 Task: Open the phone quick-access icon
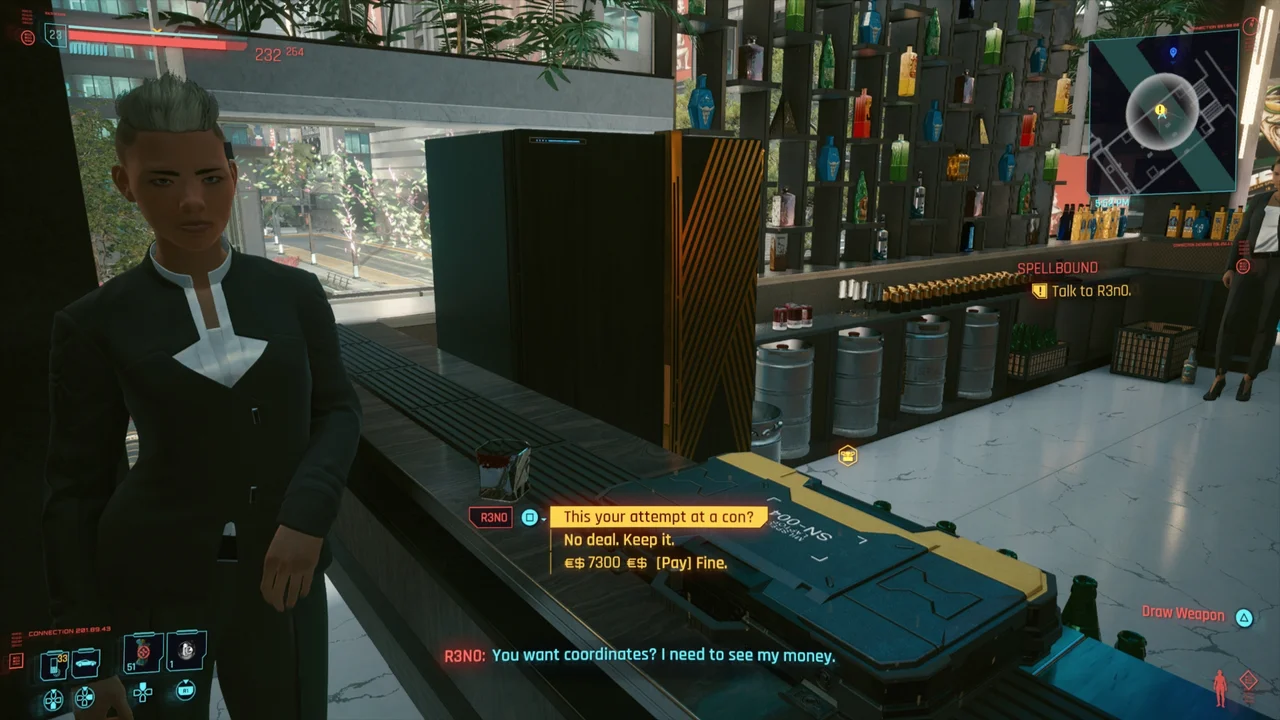click(53, 665)
